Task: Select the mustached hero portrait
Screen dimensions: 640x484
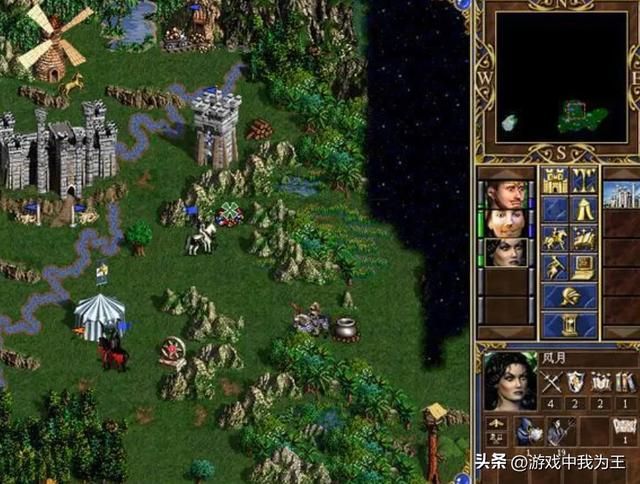Action: (506, 223)
